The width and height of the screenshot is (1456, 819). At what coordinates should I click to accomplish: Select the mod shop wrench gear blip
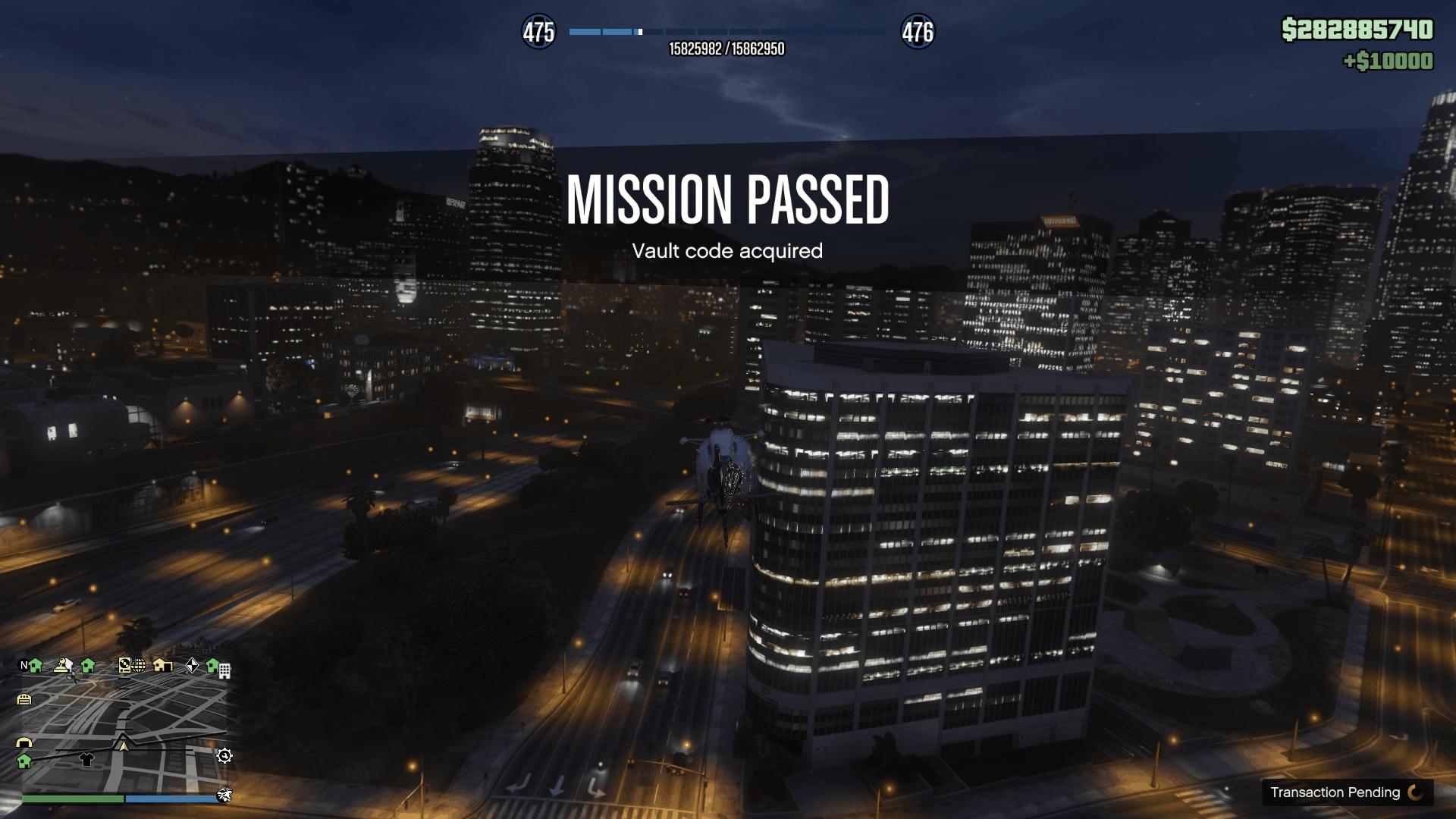click(224, 755)
